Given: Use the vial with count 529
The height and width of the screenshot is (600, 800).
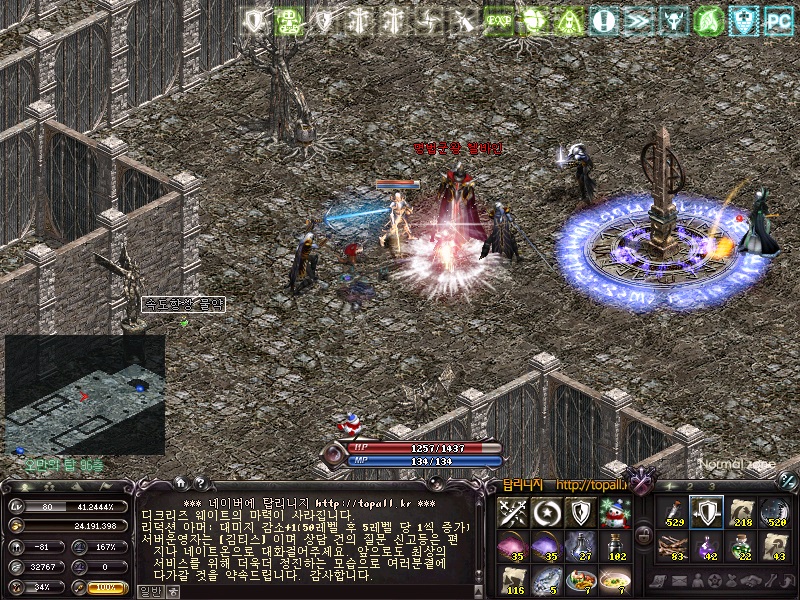Looking at the screenshot, I should (x=674, y=512).
